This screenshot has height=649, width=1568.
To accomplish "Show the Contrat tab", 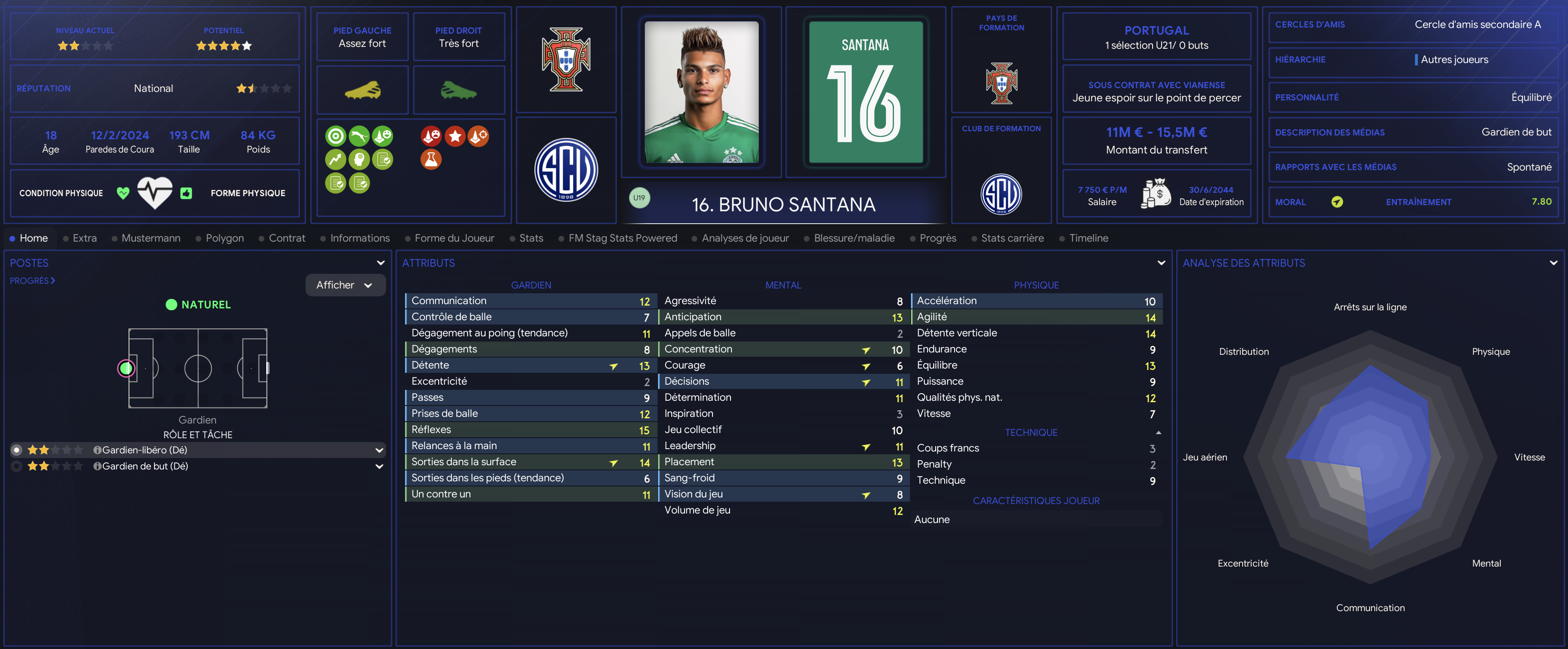I will [287, 238].
